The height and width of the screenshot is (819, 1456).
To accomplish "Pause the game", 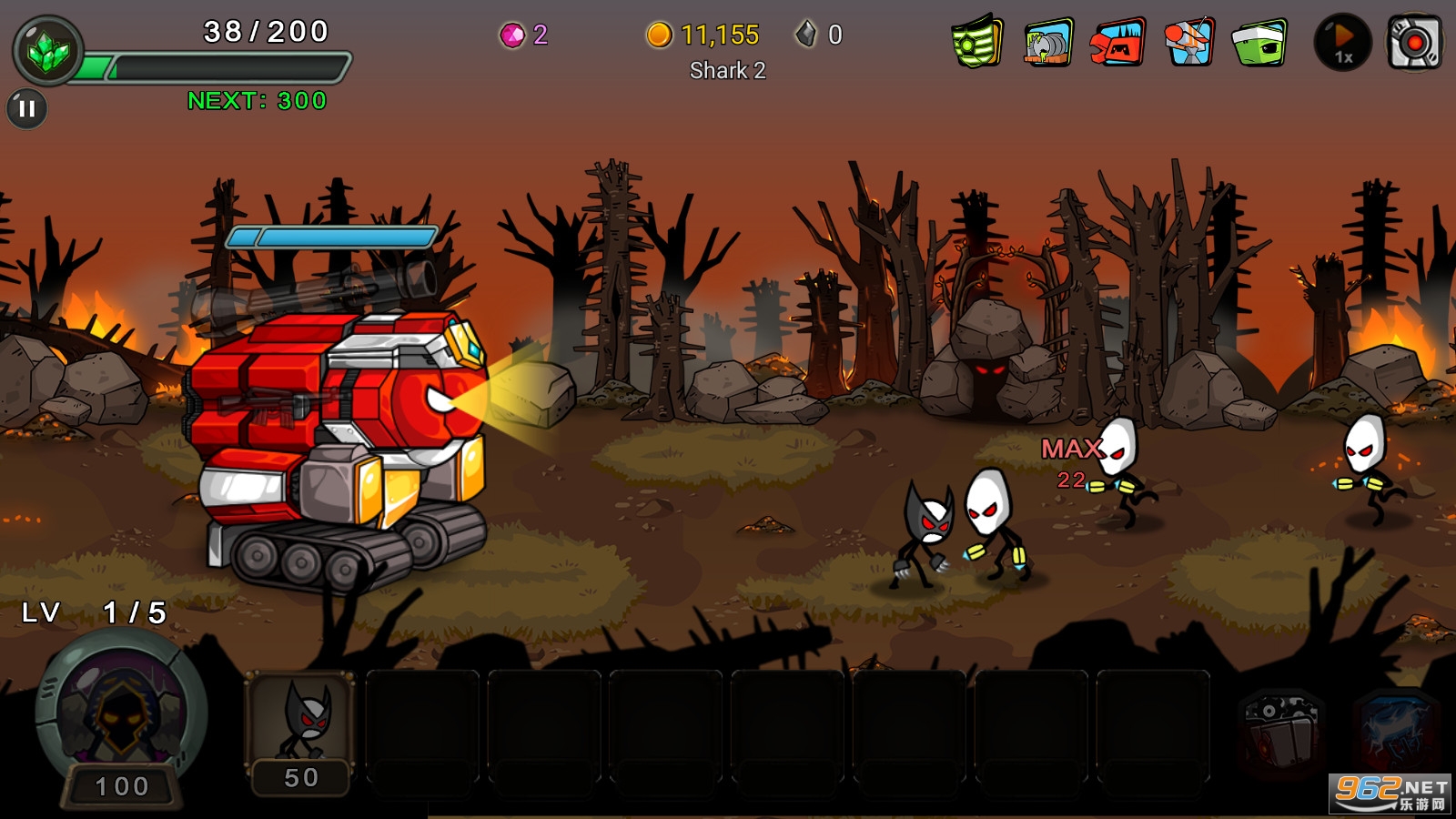I will pos(26,109).
